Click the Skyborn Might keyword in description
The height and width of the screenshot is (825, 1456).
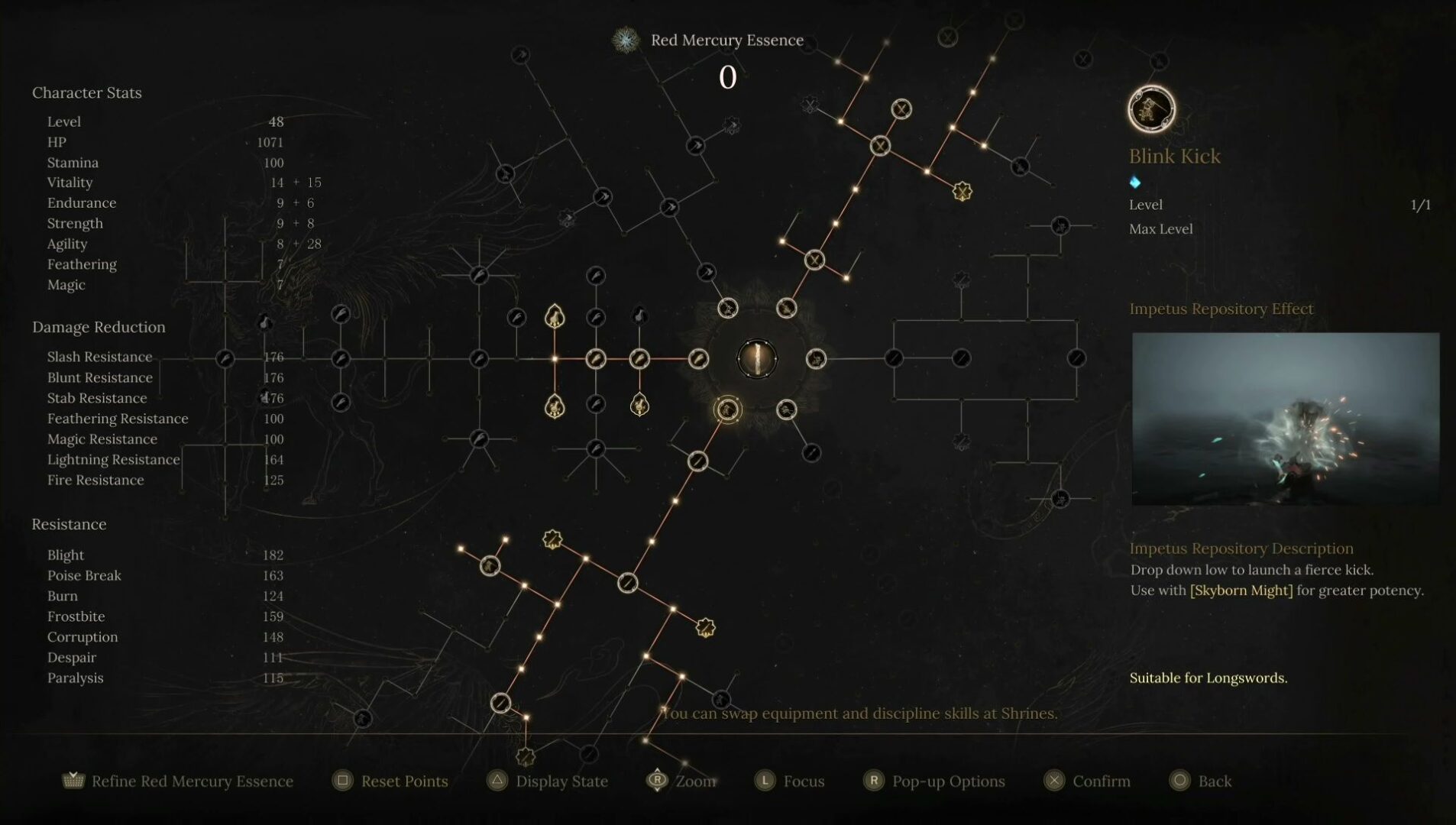1241,590
